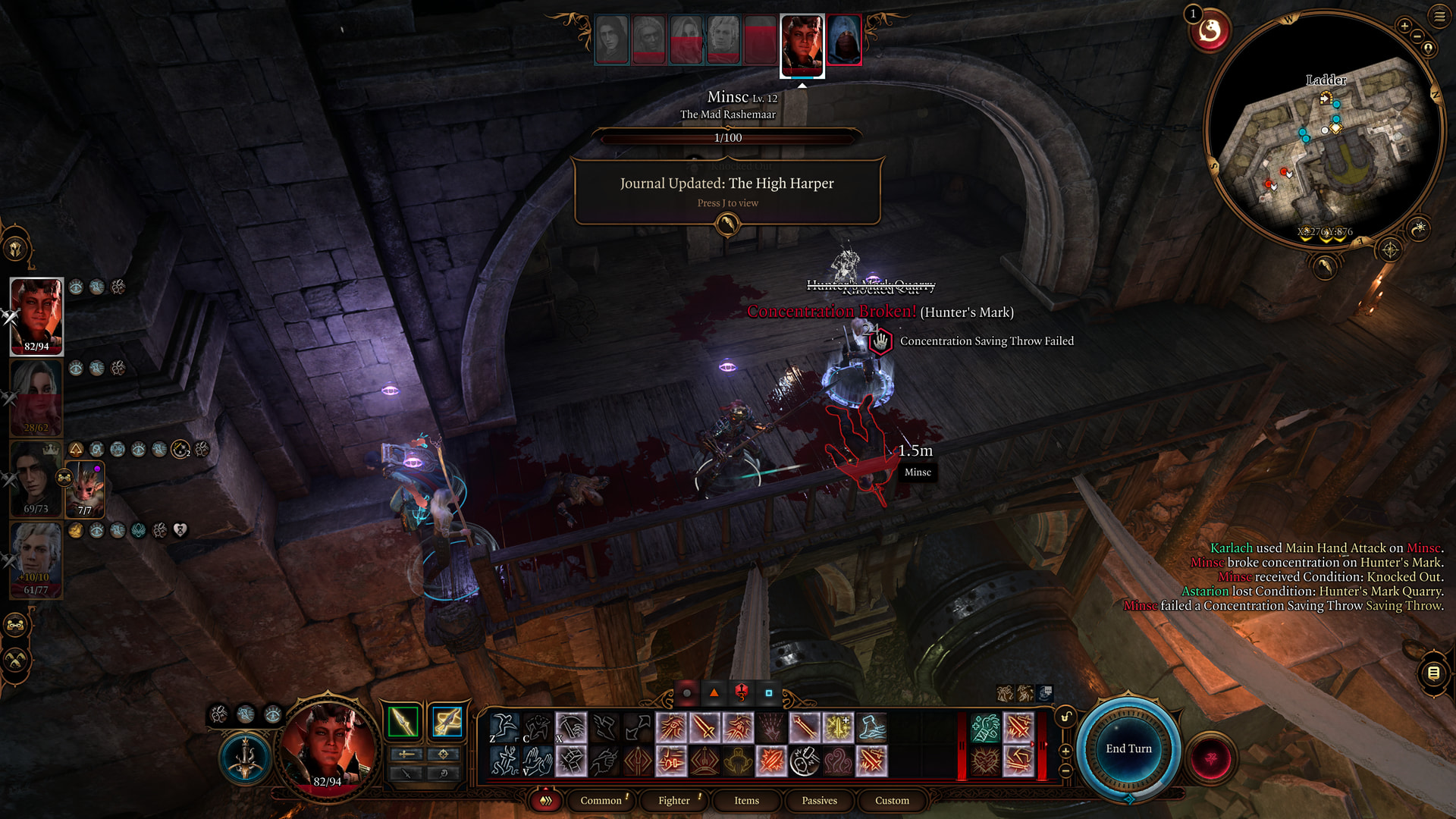The width and height of the screenshot is (1456, 819).
Task: Open the main menu hamburger button
Action: click(1439, 16)
